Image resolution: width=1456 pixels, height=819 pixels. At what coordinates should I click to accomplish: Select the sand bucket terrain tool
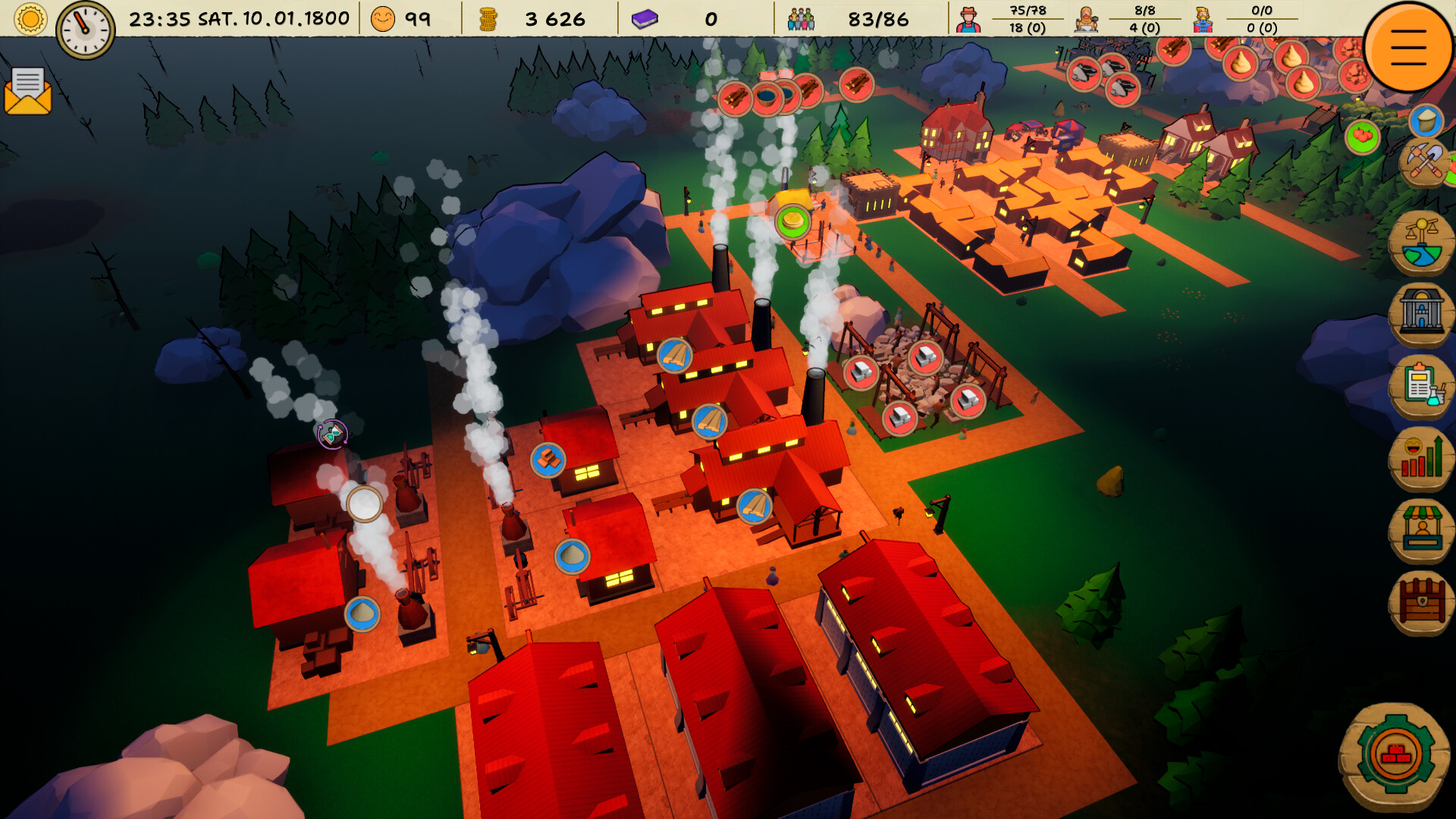tap(1425, 121)
